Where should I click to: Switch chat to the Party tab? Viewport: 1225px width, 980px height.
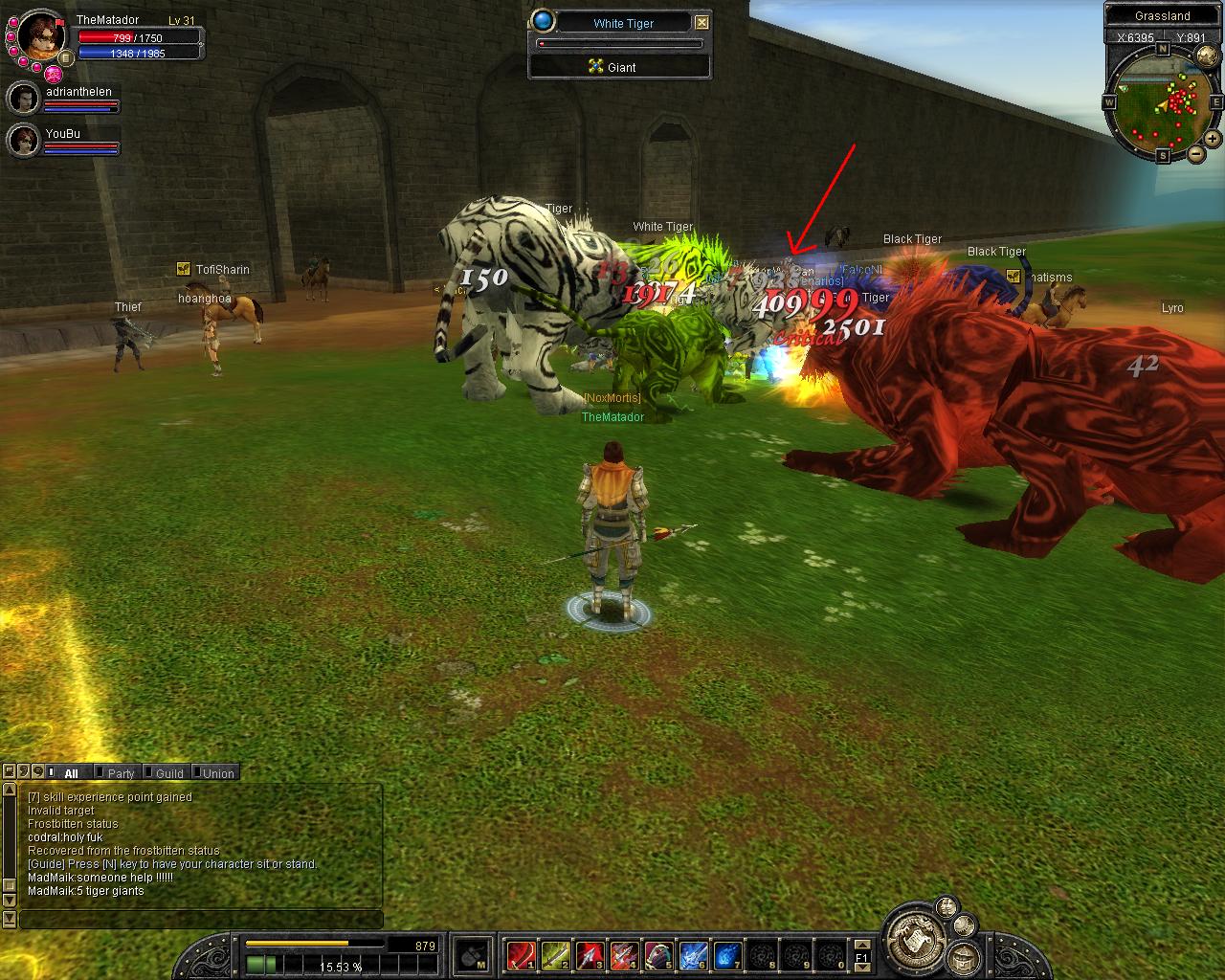coord(120,773)
